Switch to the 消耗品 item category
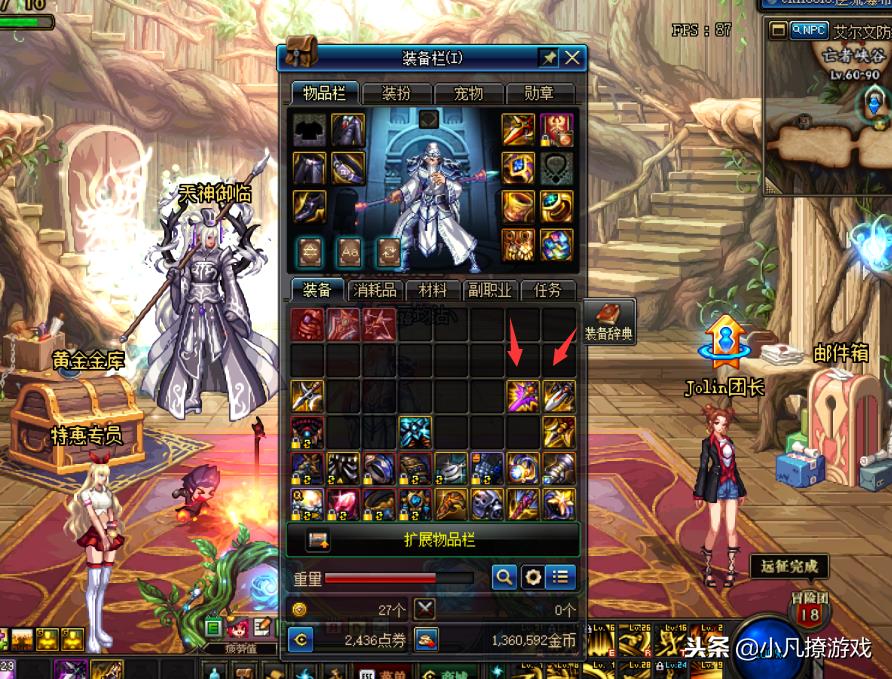Image resolution: width=892 pixels, height=679 pixels. [x=377, y=291]
